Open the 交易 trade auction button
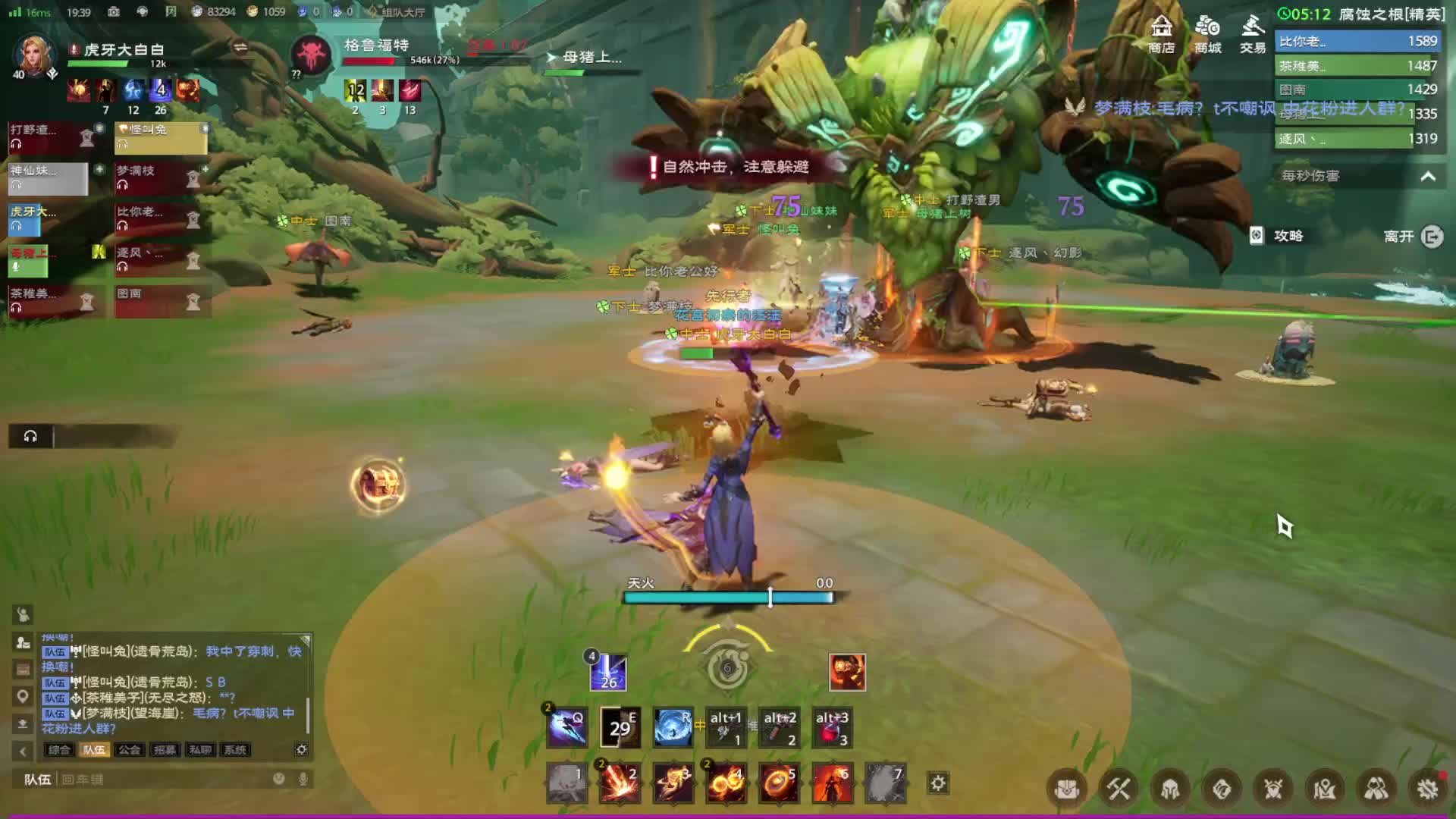The height and width of the screenshot is (819, 1456). 1253,34
